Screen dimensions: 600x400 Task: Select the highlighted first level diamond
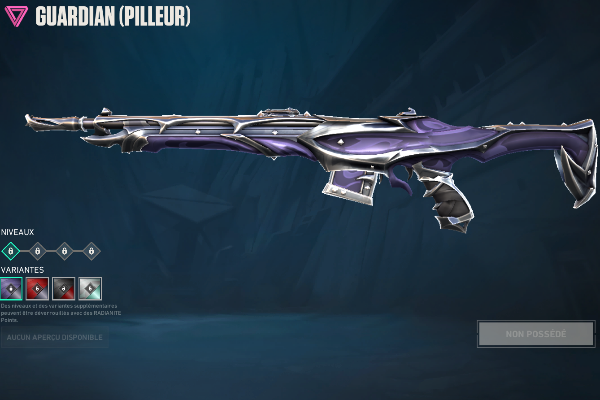pos(11,251)
